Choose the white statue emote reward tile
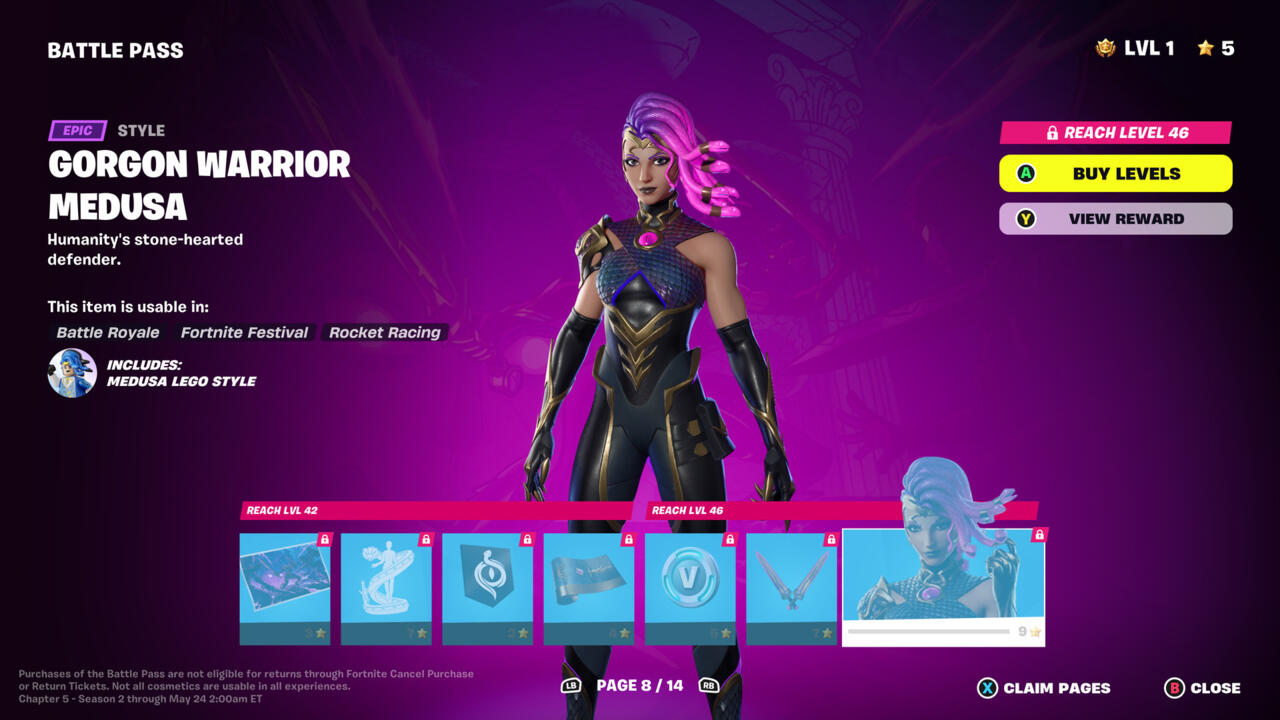Viewport: 1280px width, 720px height. pos(386,588)
